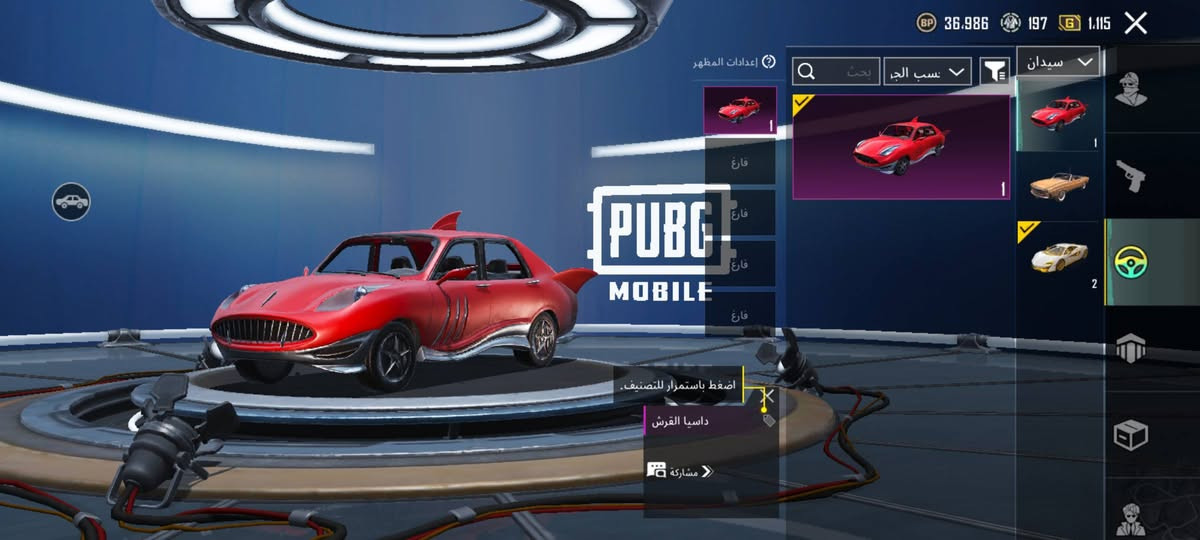Choose the tan convertible car thumbnail
The width and height of the screenshot is (1200, 540).
[1058, 185]
